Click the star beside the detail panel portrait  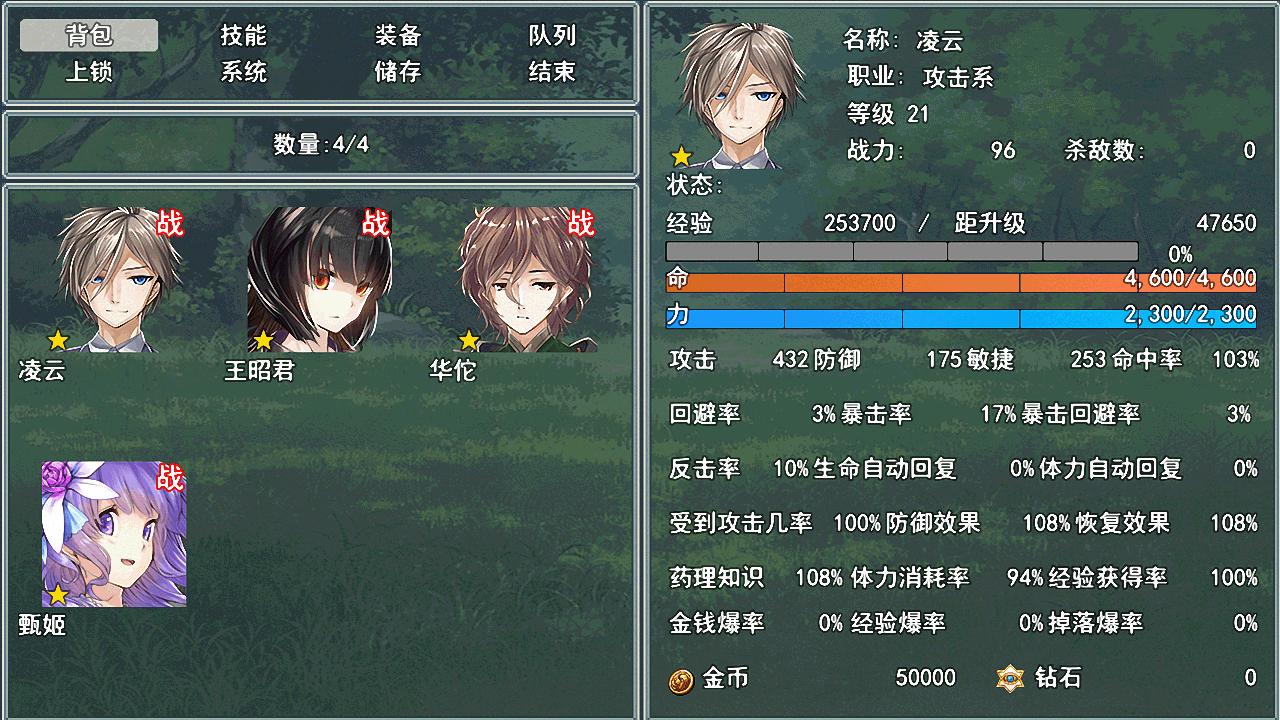click(x=681, y=155)
